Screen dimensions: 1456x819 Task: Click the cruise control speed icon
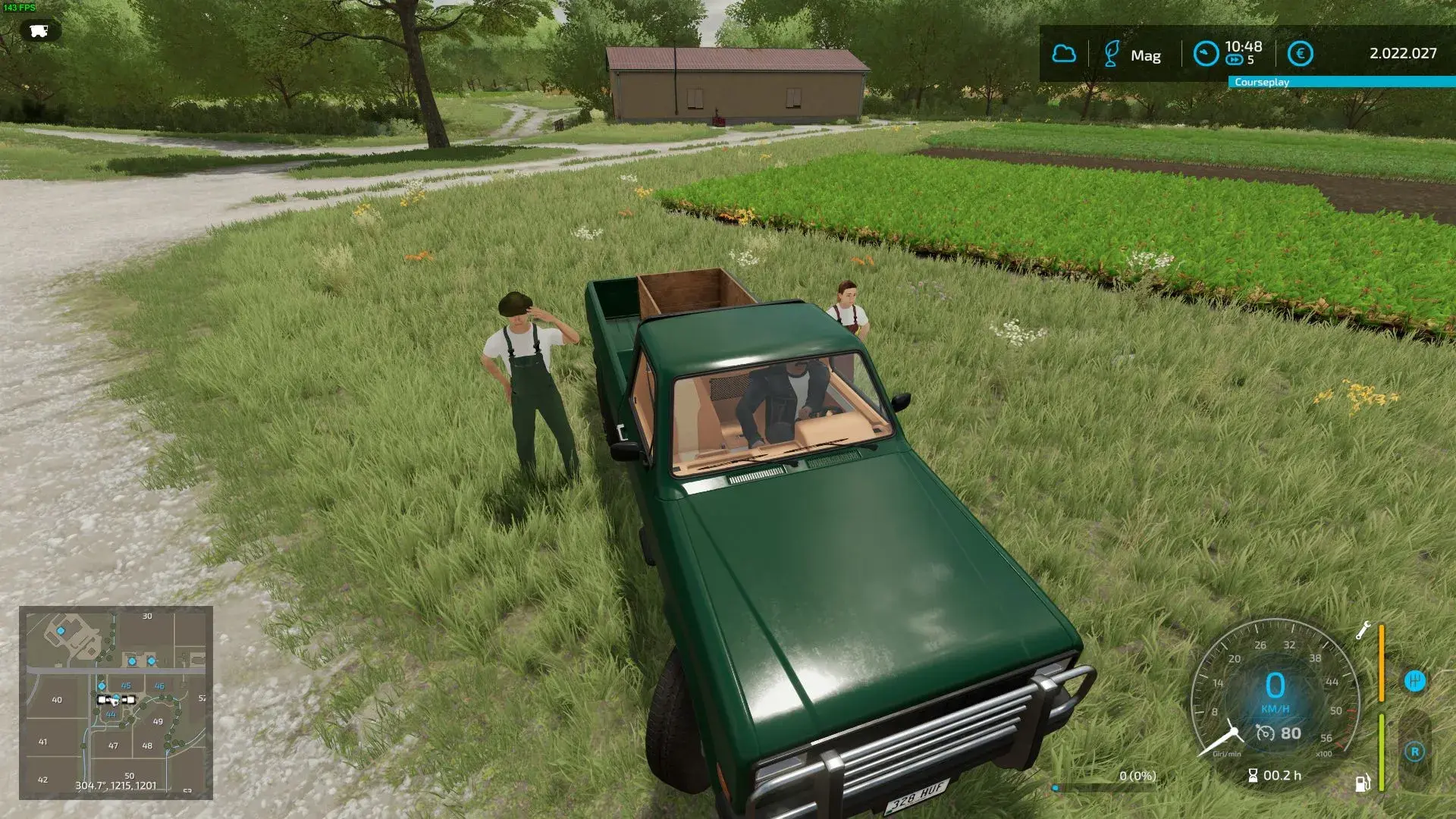[1265, 733]
